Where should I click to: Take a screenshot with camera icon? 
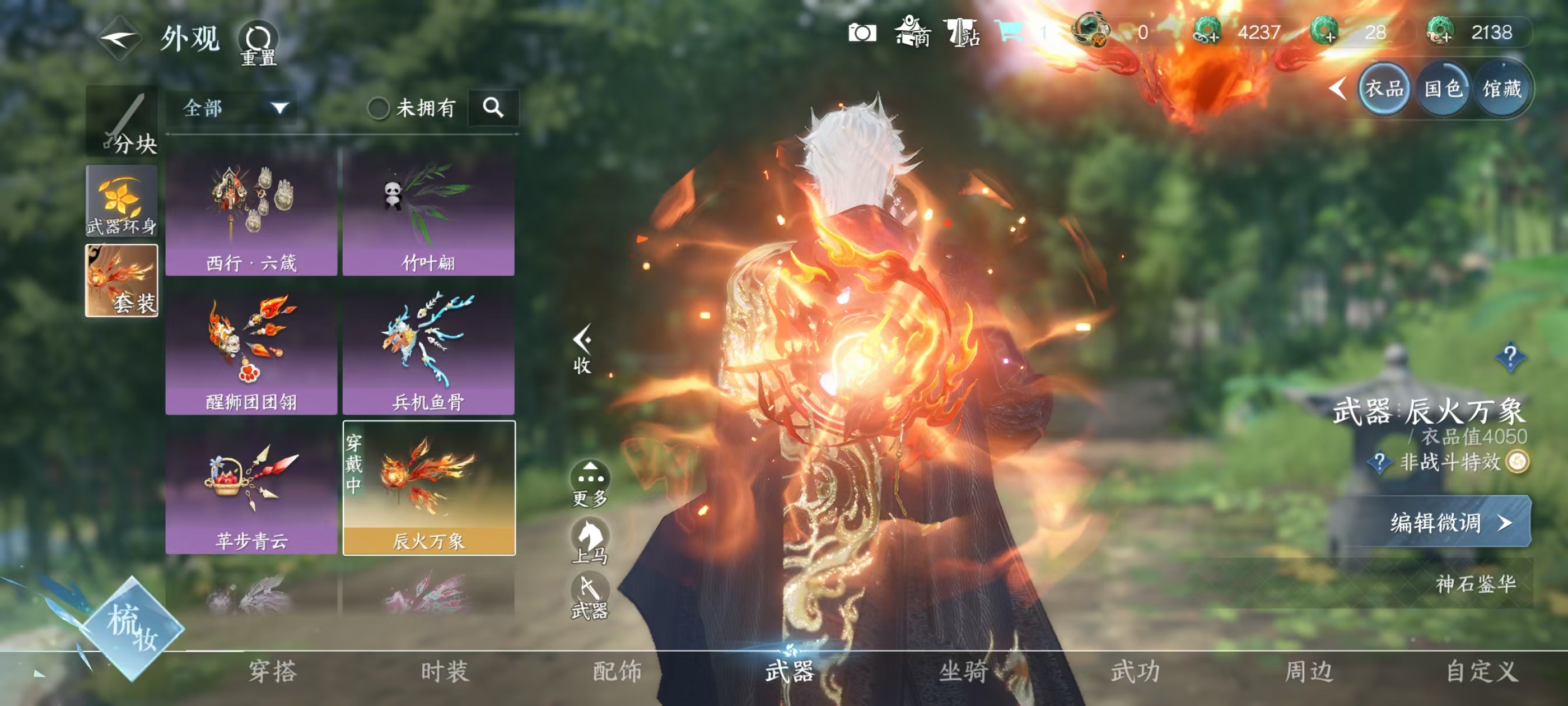(x=862, y=32)
